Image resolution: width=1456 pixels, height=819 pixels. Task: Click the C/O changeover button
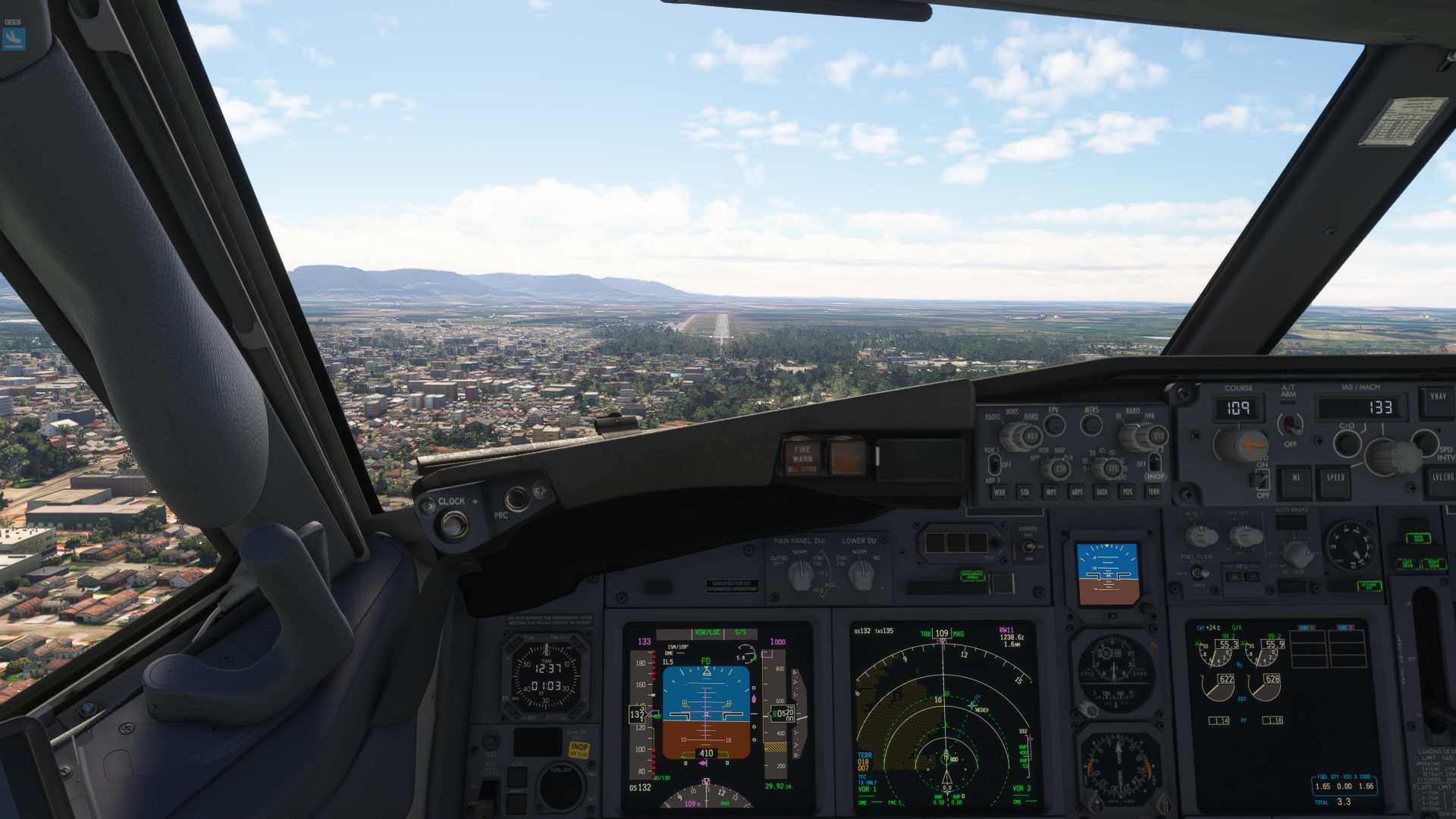coord(1347,442)
